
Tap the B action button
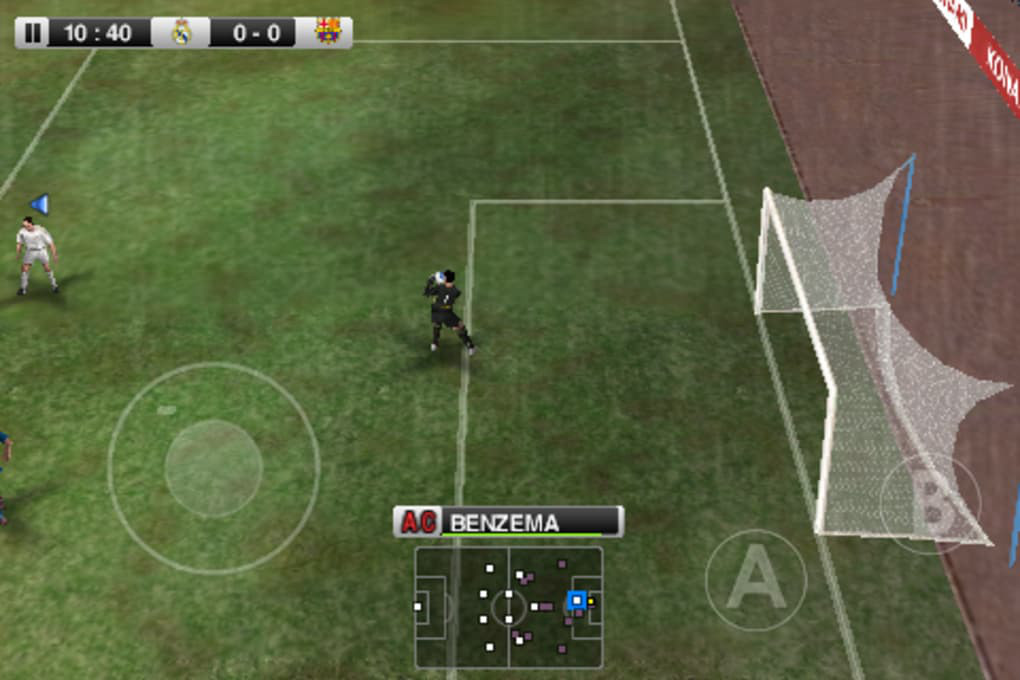930,503
